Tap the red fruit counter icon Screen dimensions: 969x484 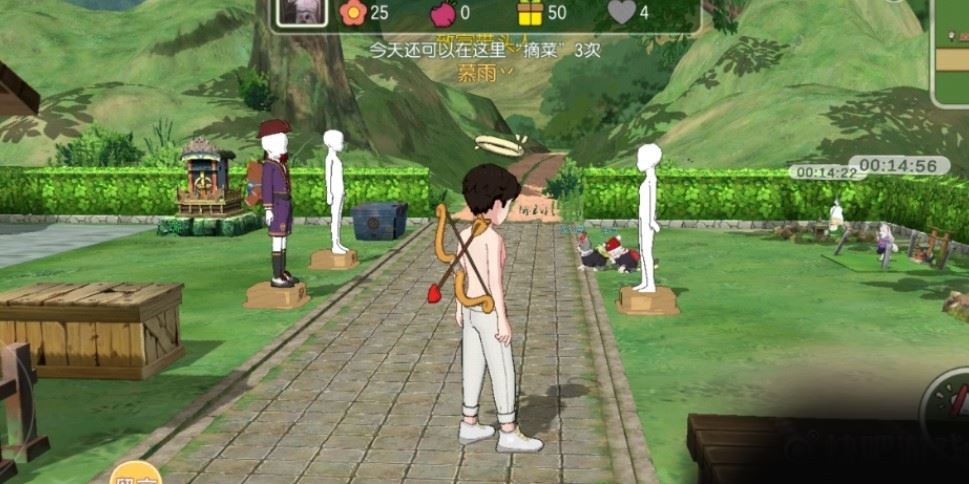point(441,12)
